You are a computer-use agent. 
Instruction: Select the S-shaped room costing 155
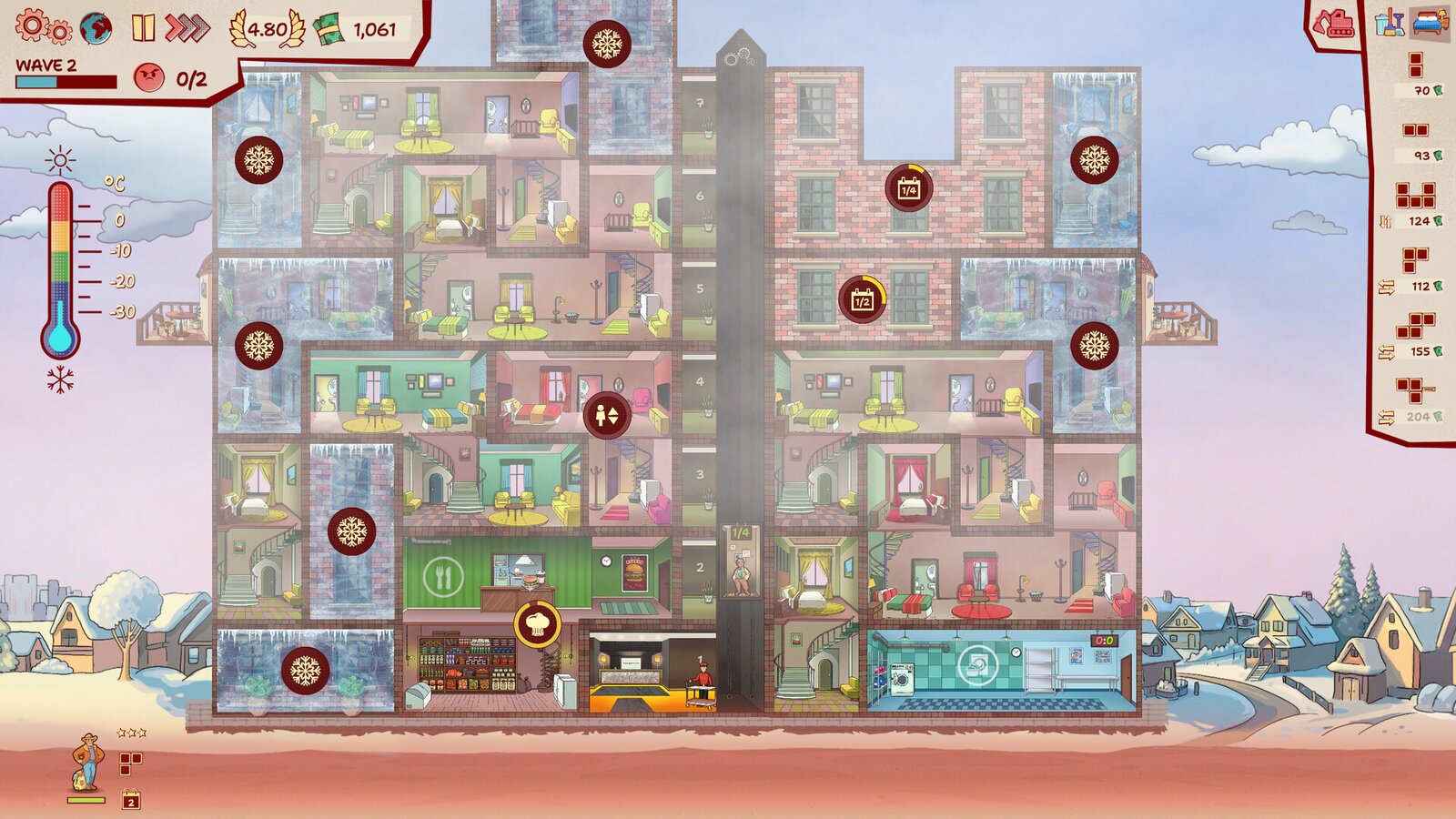pos(1415,325)
